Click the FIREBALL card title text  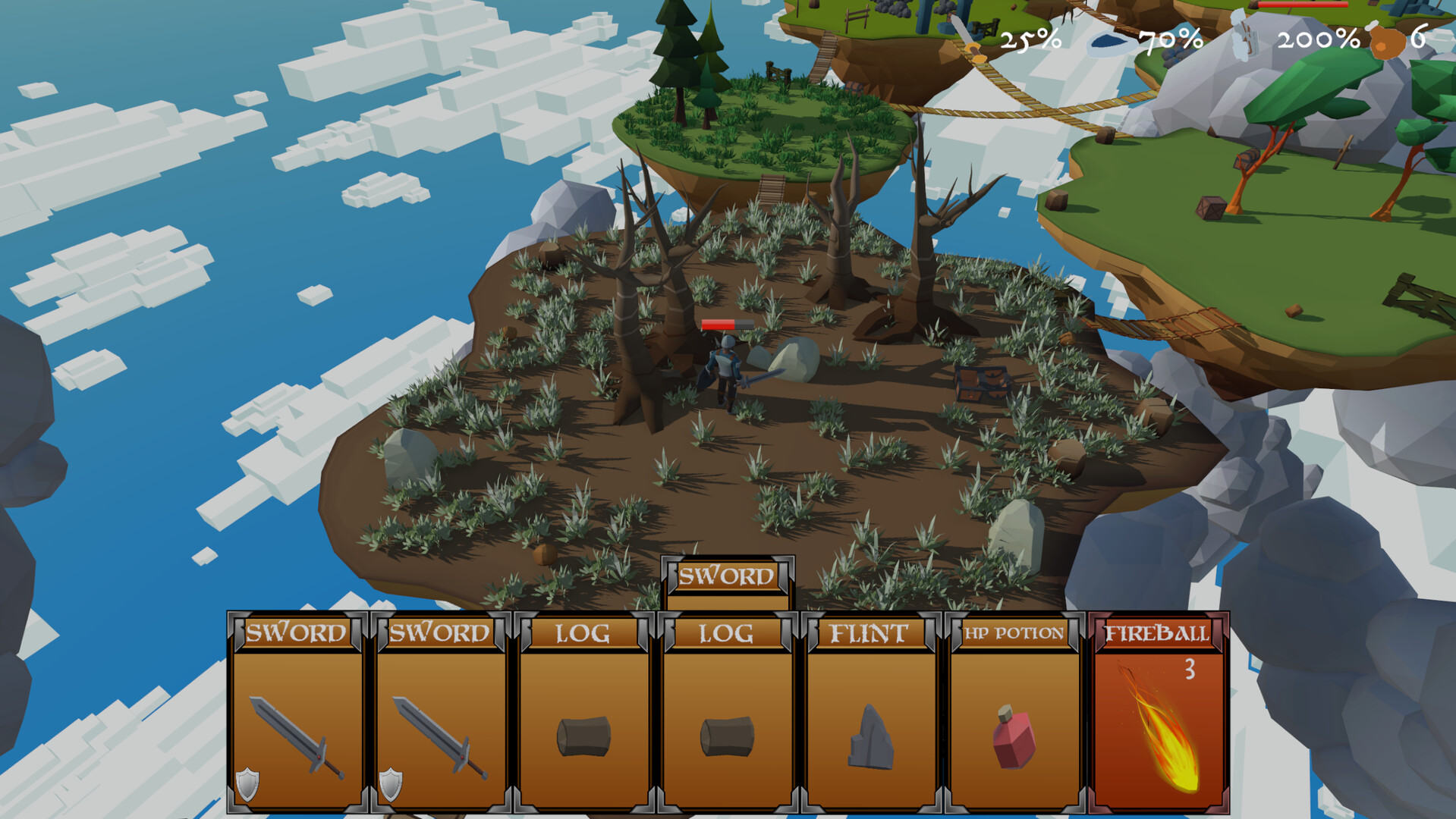point(1156,634)
